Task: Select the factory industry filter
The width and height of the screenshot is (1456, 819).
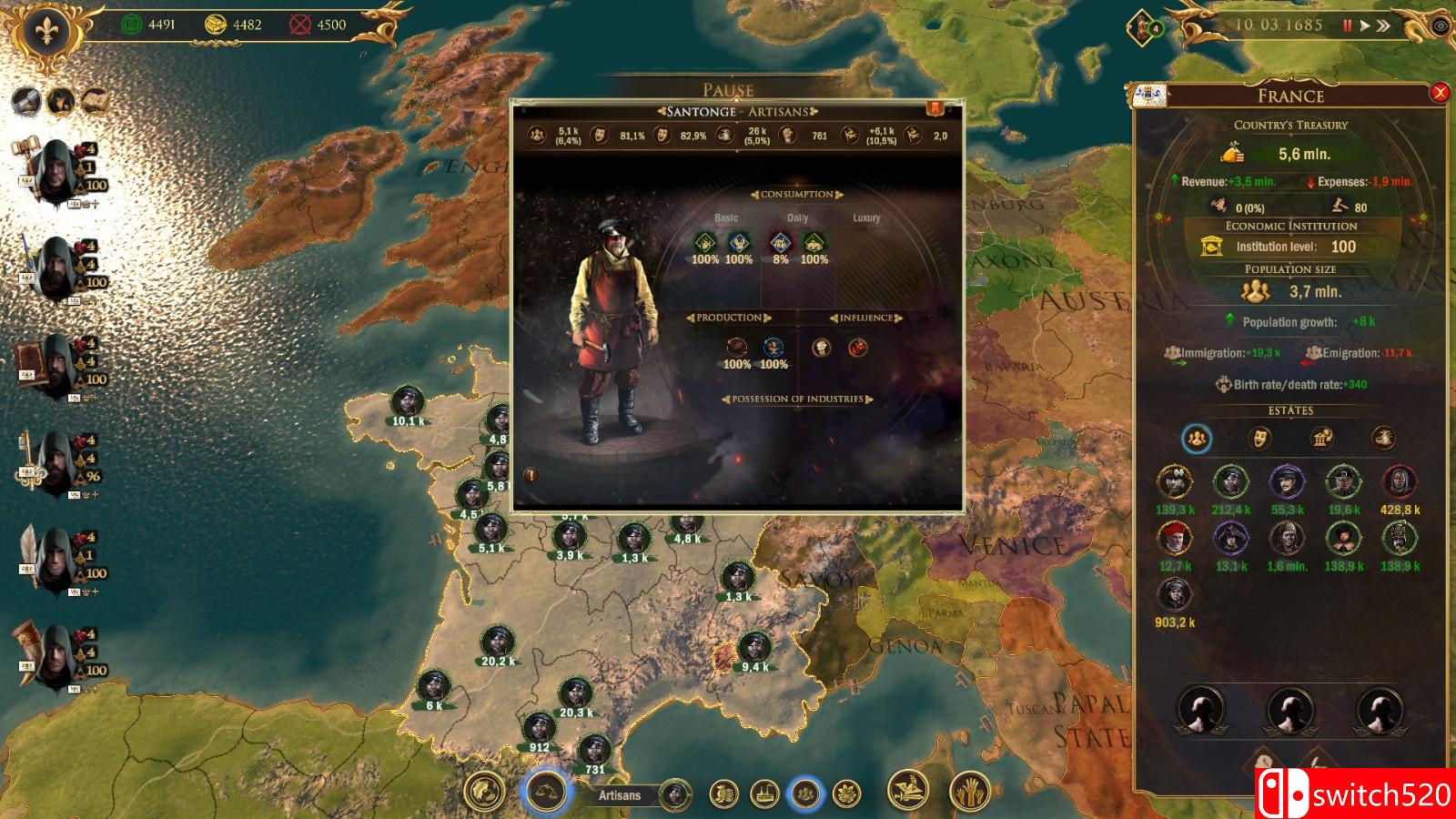Action: [764, 794]
